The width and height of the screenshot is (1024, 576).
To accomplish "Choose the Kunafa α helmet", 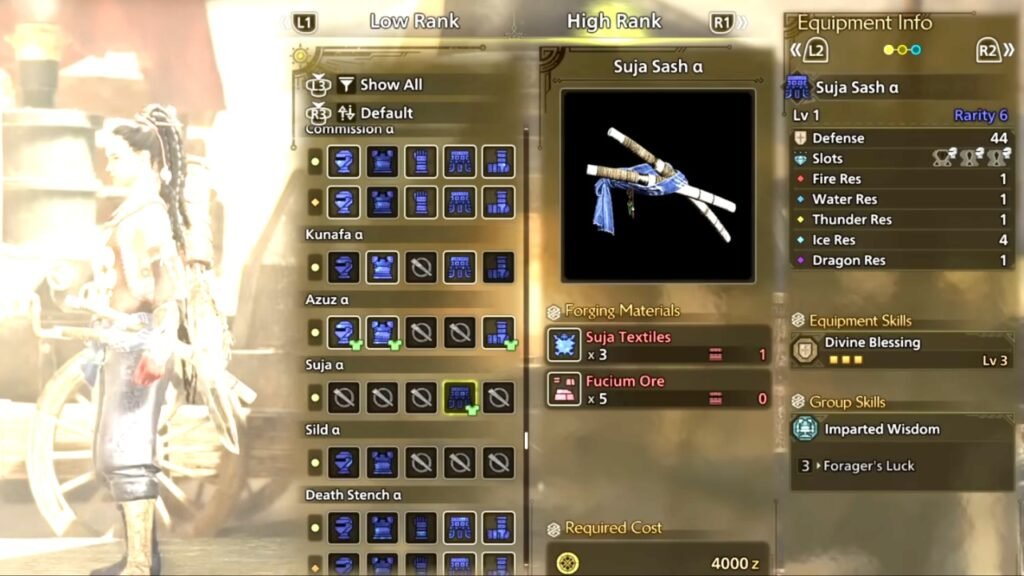I will click(345, 267).
